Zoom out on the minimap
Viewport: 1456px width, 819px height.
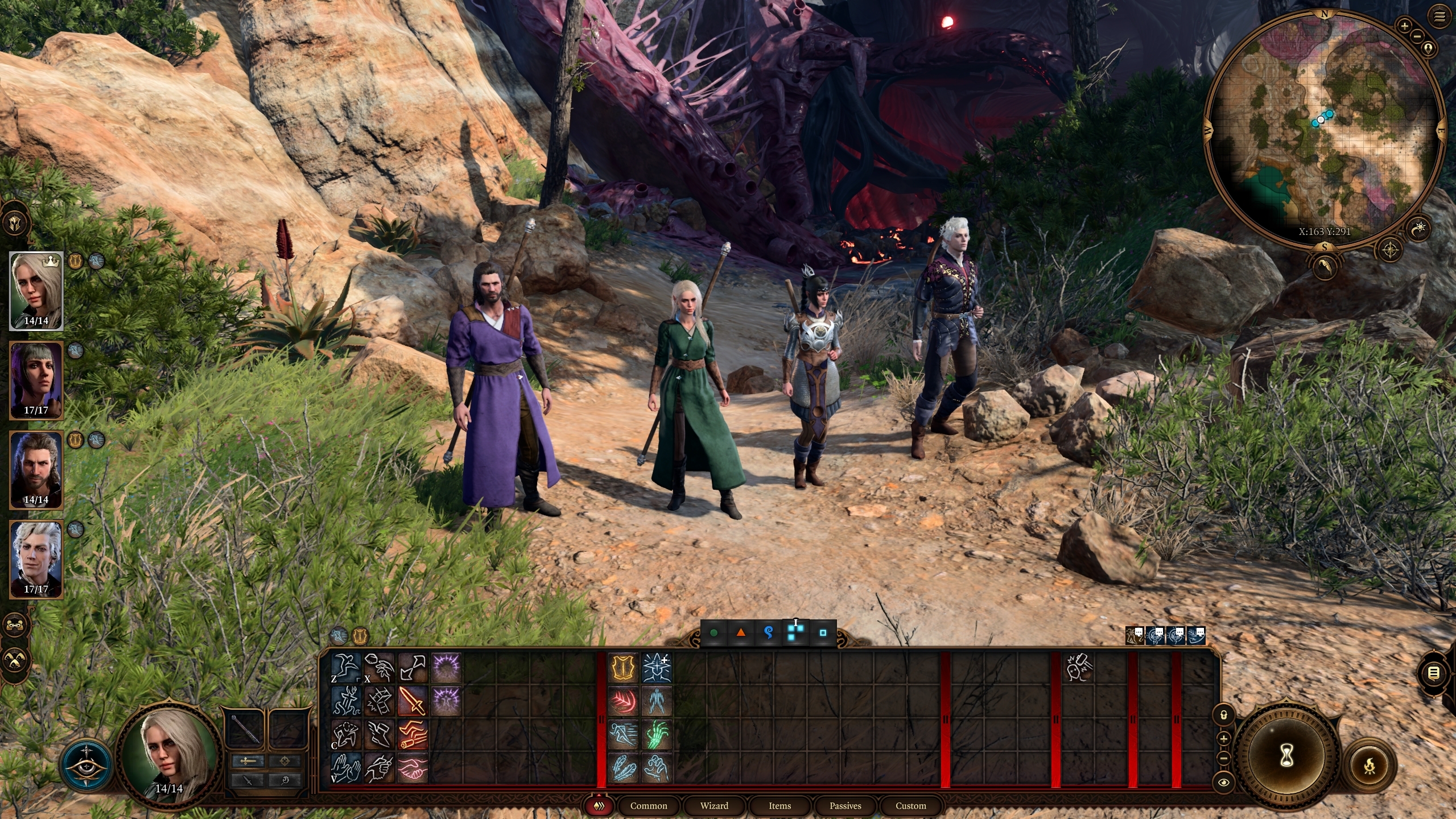1417,36
